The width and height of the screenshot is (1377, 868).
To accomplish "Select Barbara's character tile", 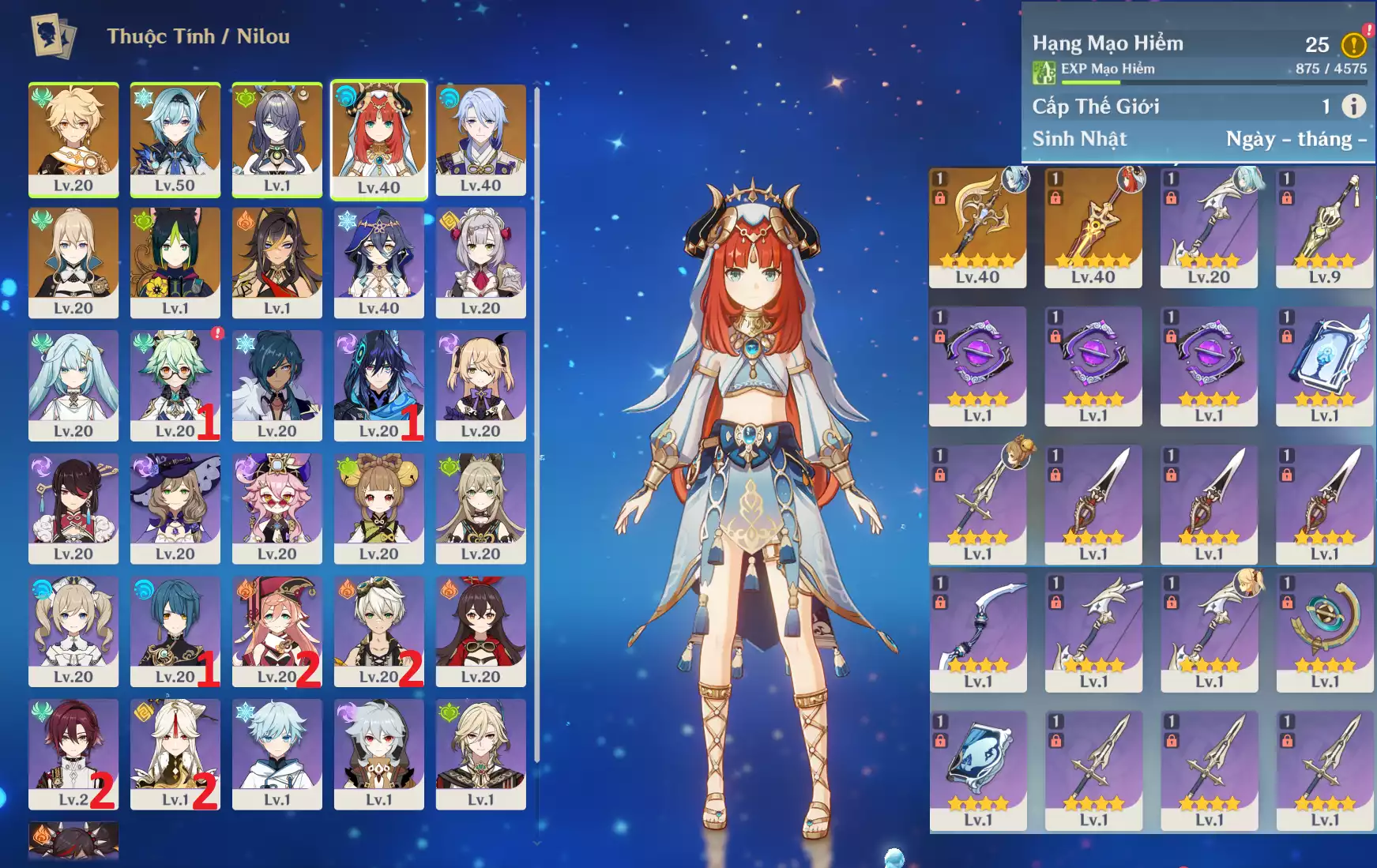I will pyautogui.click(x=73, y=631).
